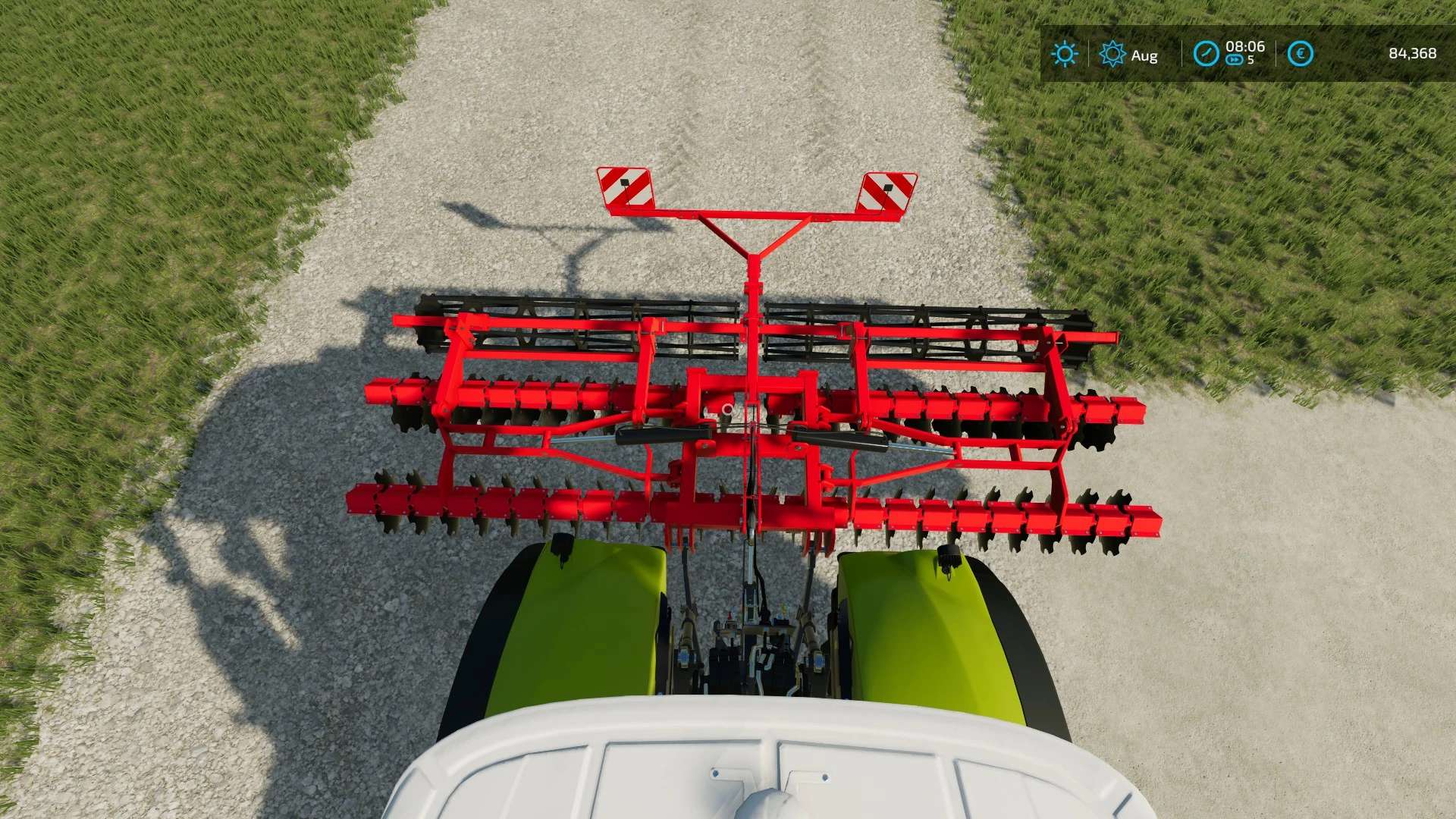Open the euro money icon

[x=1300, y=54]
